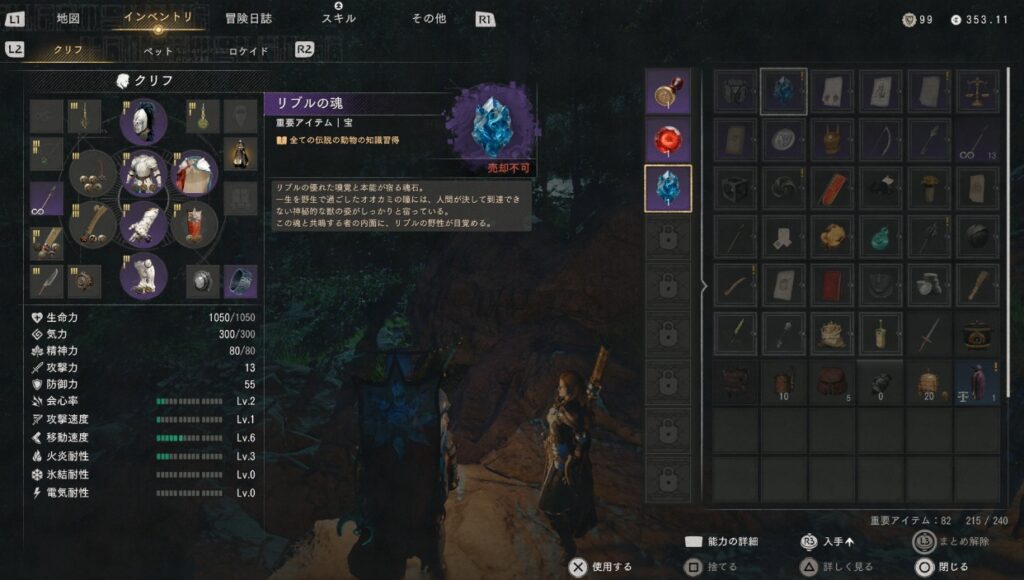The height and width of the screenshot is (580, 1024).
Task: Choose the equipped lantern slot
Action: point(240,153)
